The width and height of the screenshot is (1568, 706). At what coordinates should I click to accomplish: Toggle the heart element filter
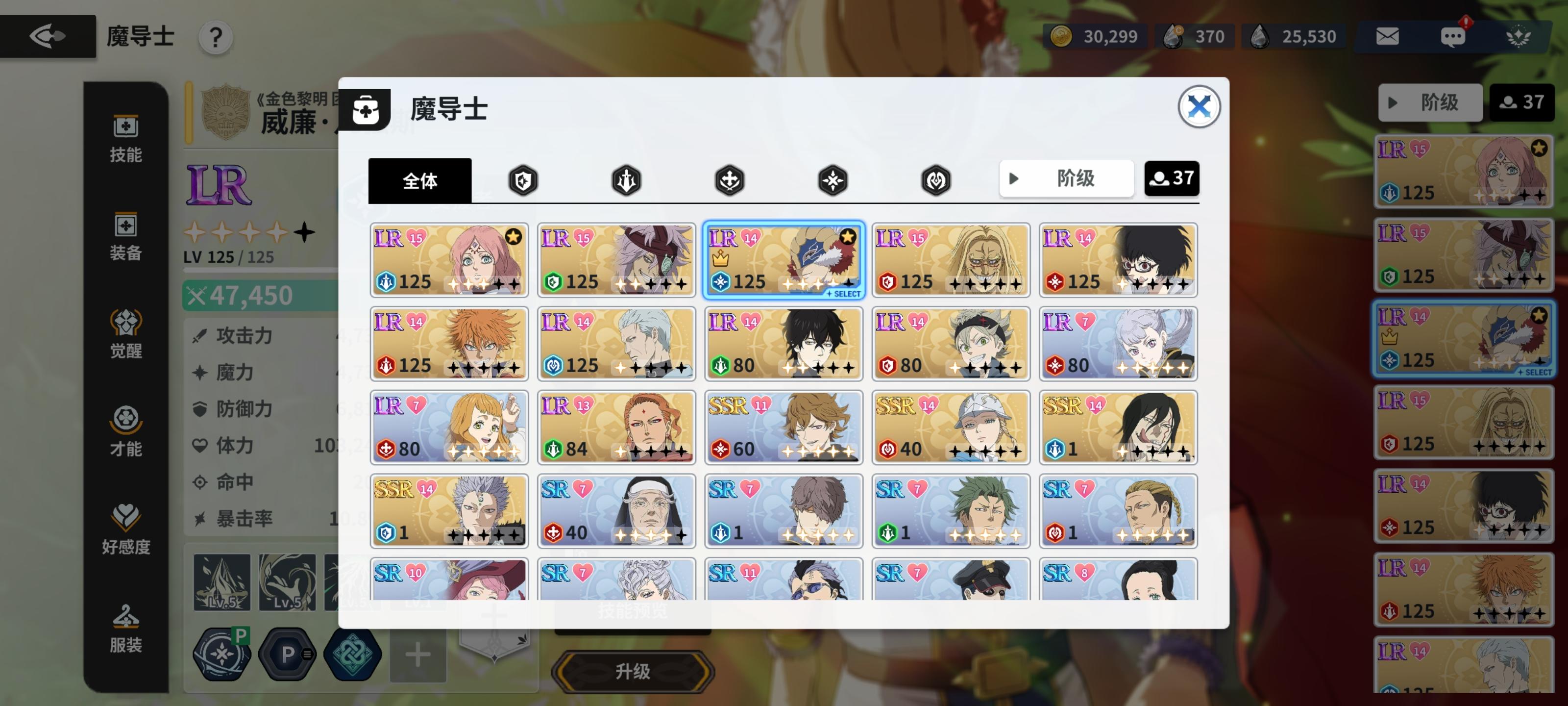935,179
